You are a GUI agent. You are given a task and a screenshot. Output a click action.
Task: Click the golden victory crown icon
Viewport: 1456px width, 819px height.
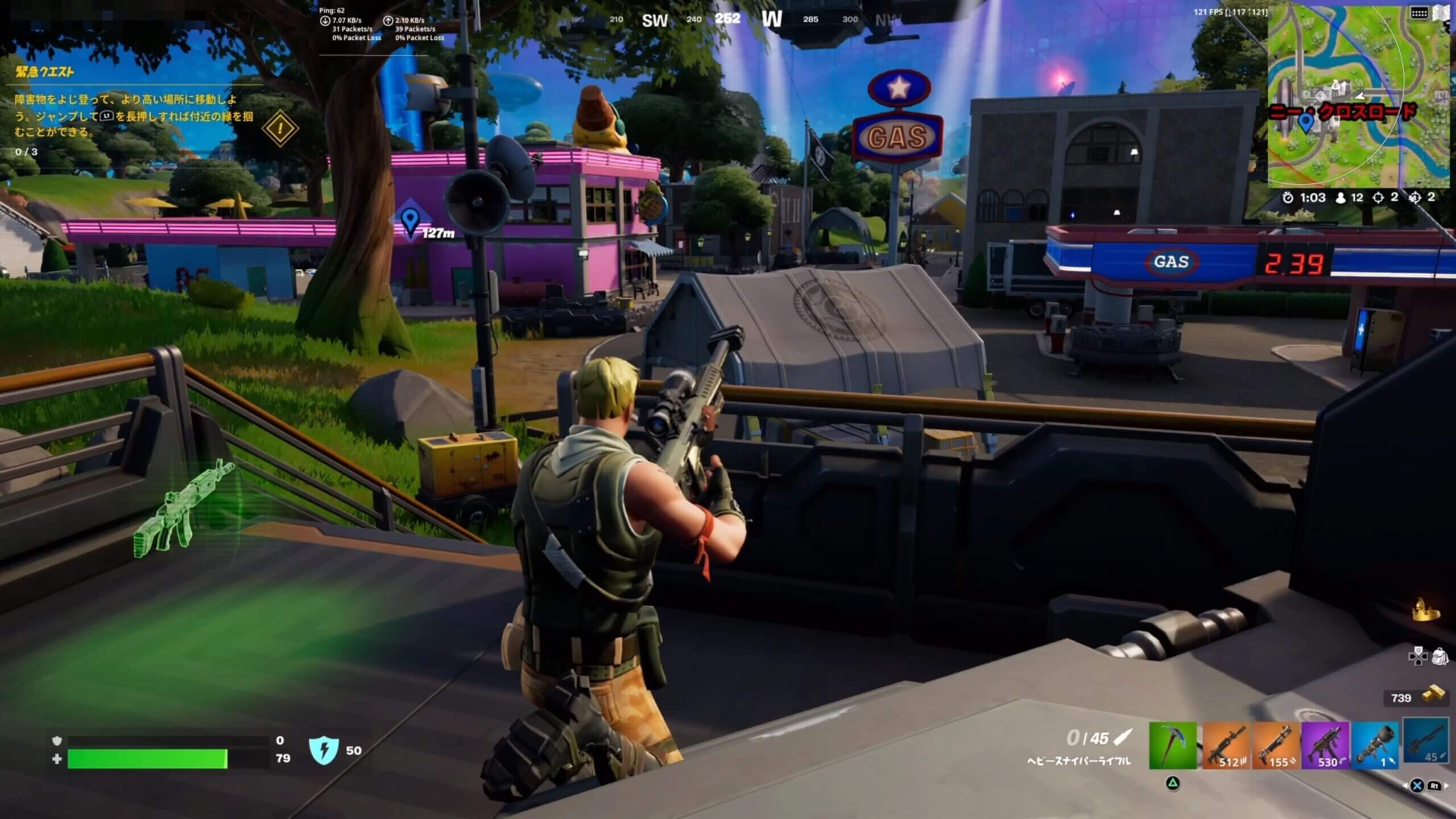(1426, 610)
